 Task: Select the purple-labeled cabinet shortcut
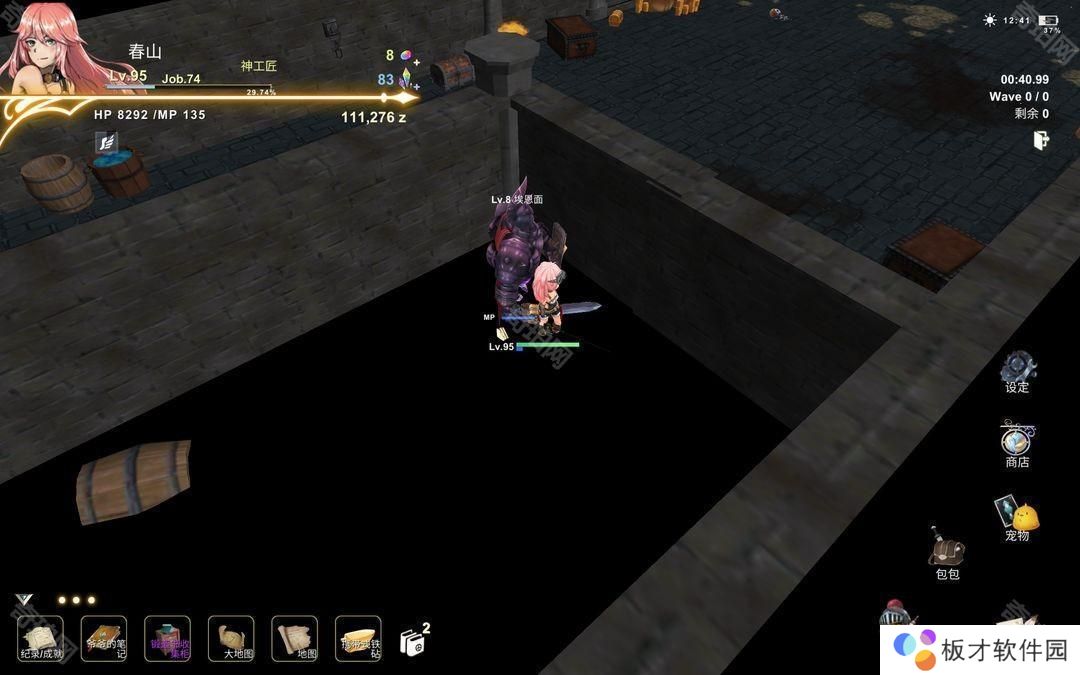point(167,638)
